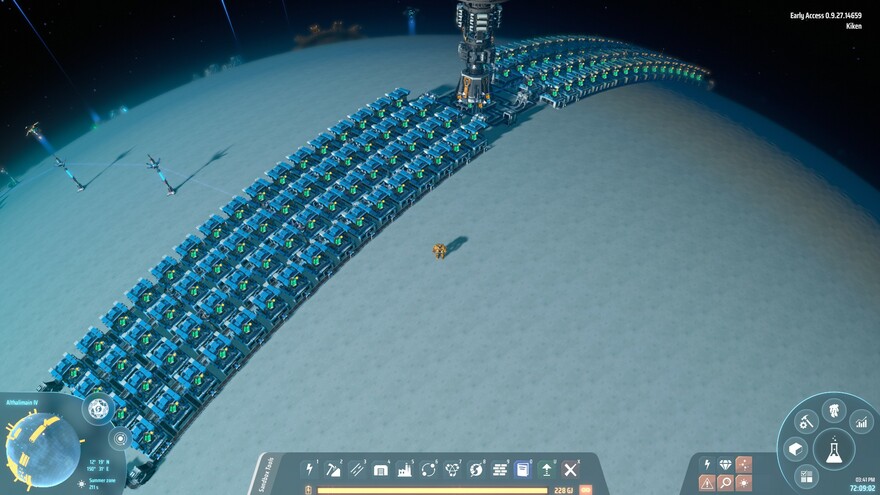This screenshot has width=880, height=495.
Task: Choose the conveyor belt build category
Action: pyautogui.click(x=357, y=469)
